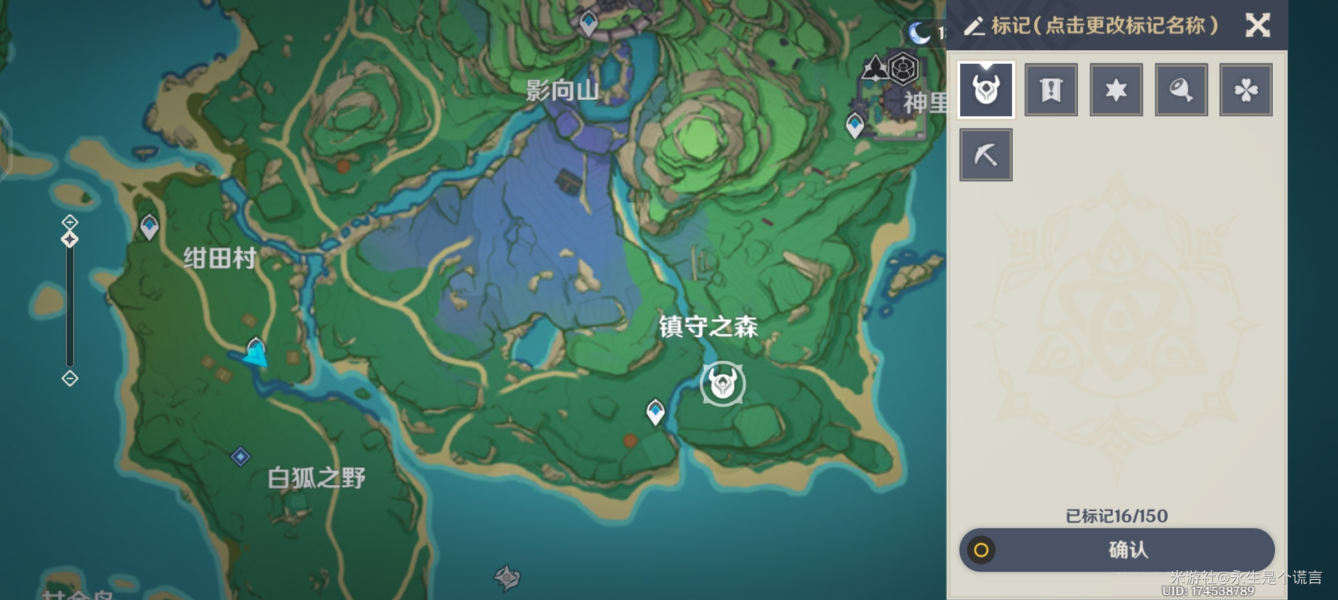Viewport: 1338px width, 600px height.
Task: Choose the four-leaf clover marker icon
Action: tap(1246, 90)
